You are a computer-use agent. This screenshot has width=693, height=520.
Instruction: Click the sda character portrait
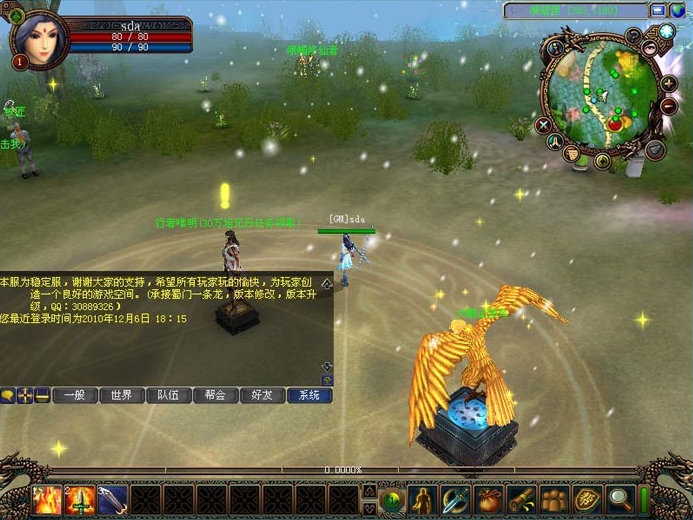[40, 40]
